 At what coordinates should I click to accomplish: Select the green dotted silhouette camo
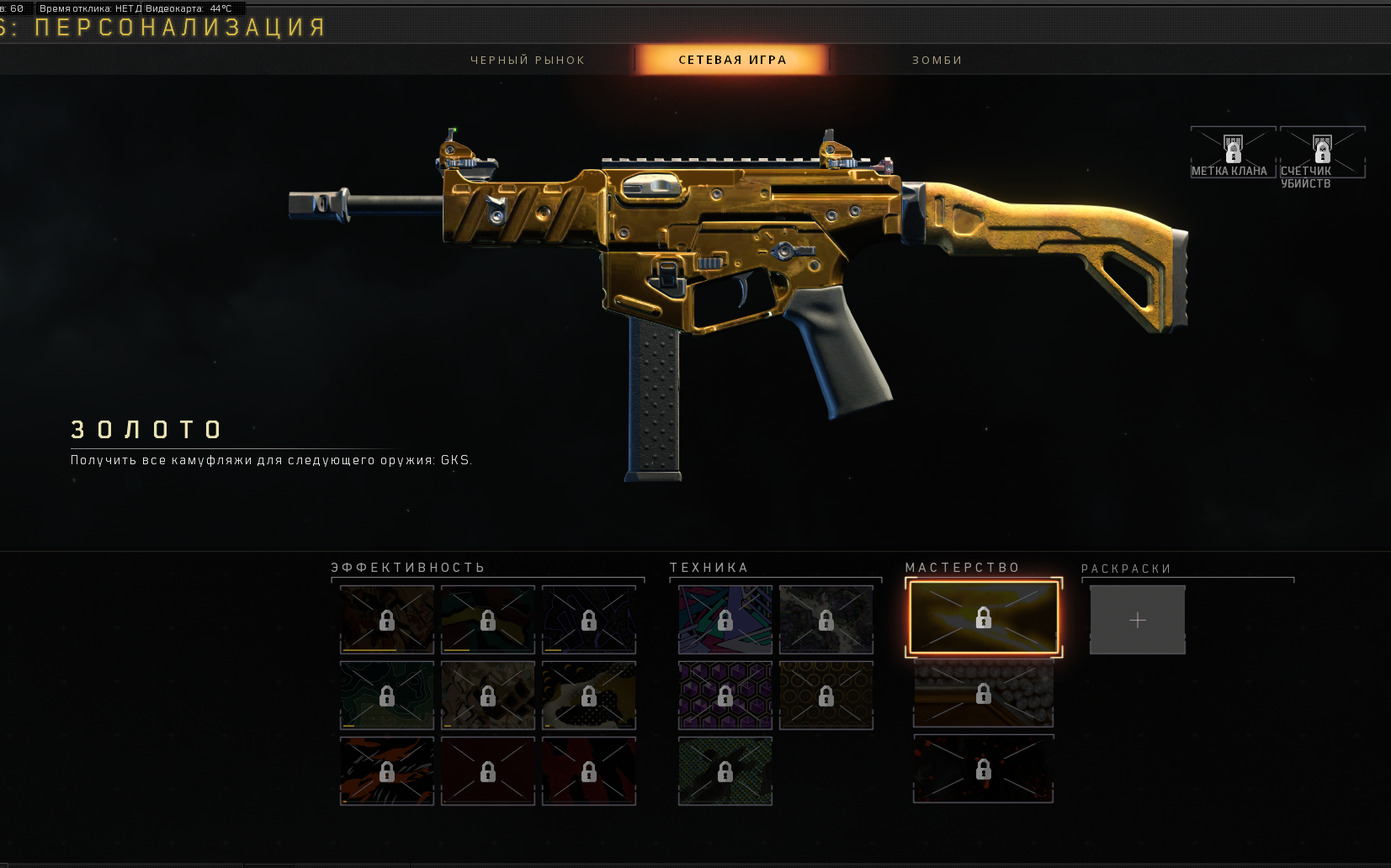(x=725, y=771)
